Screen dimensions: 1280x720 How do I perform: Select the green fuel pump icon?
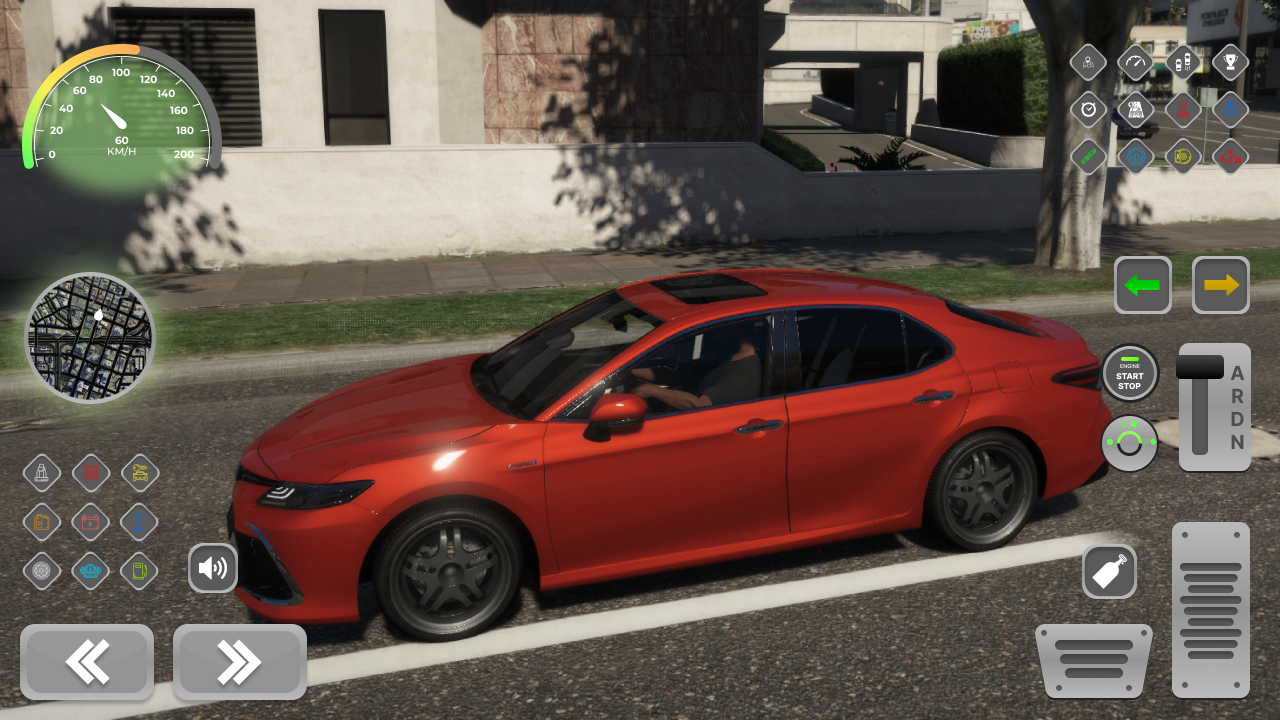click(x=138, y=571)
